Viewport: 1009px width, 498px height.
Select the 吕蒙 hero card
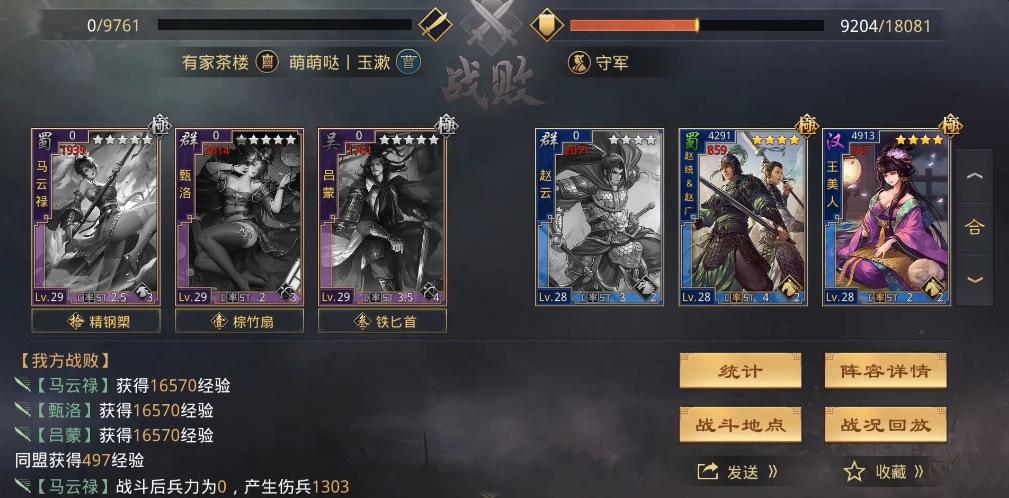(x=382, y=216)
